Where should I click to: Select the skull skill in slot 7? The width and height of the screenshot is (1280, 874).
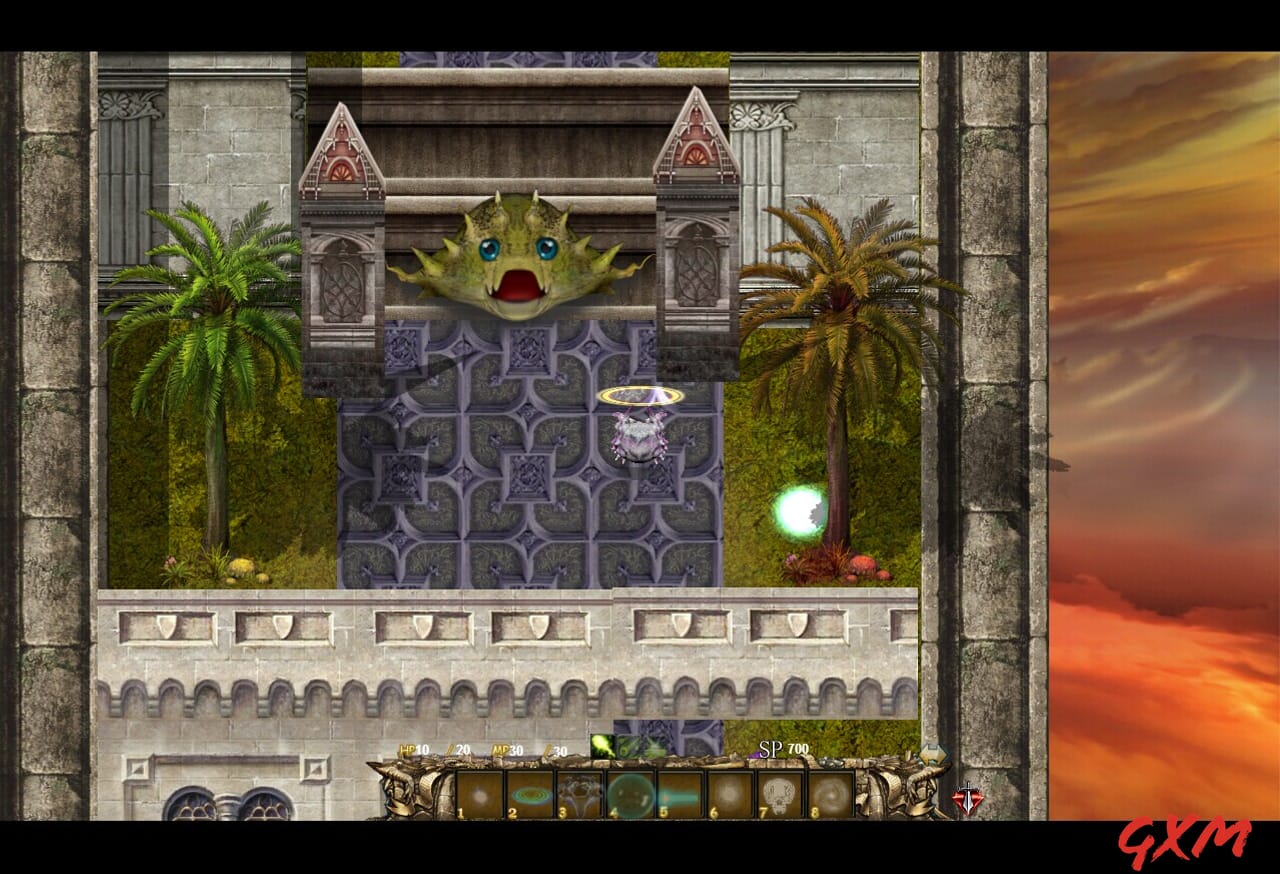[x=780, y=793]
